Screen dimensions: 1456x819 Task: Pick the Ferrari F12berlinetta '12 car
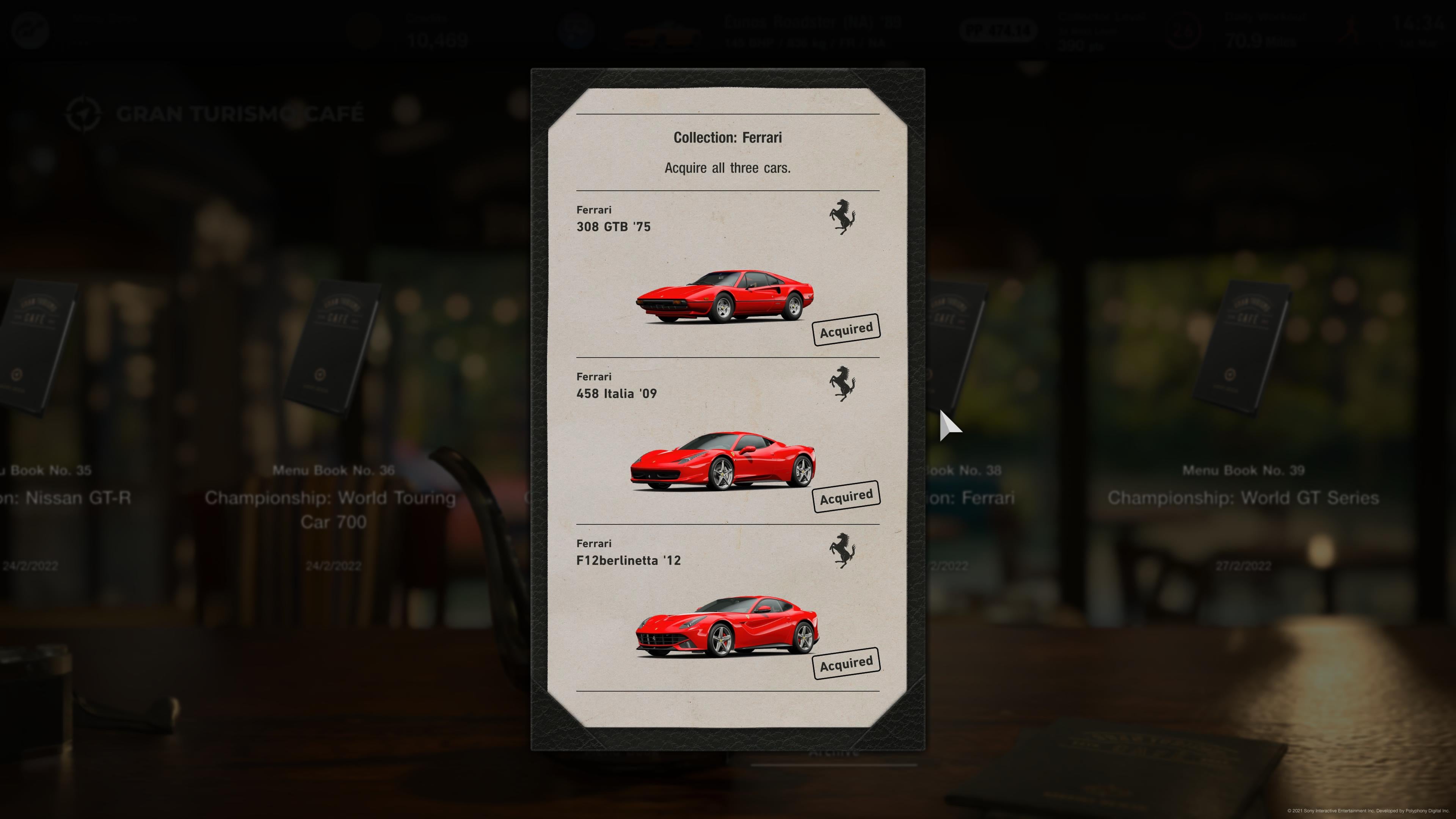click(x=726, y=626)
